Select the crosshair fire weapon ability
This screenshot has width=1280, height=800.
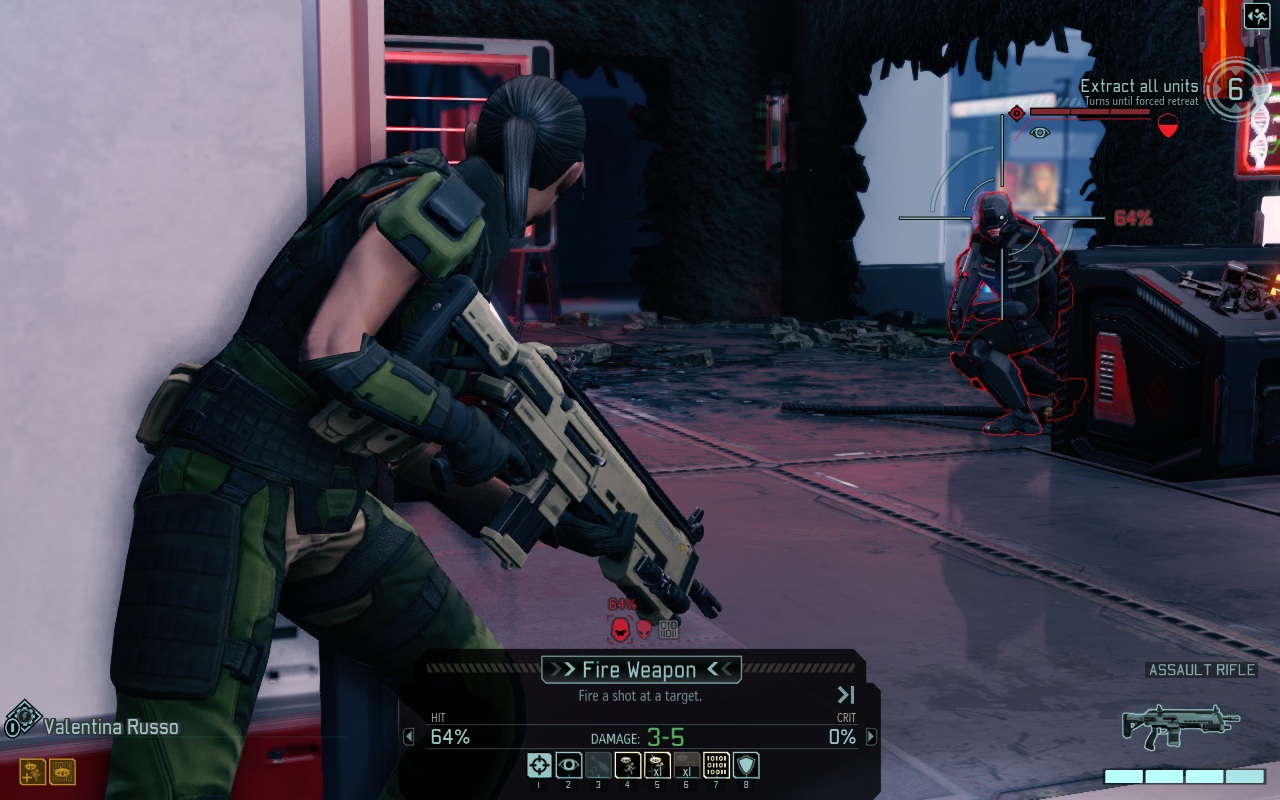539,766
